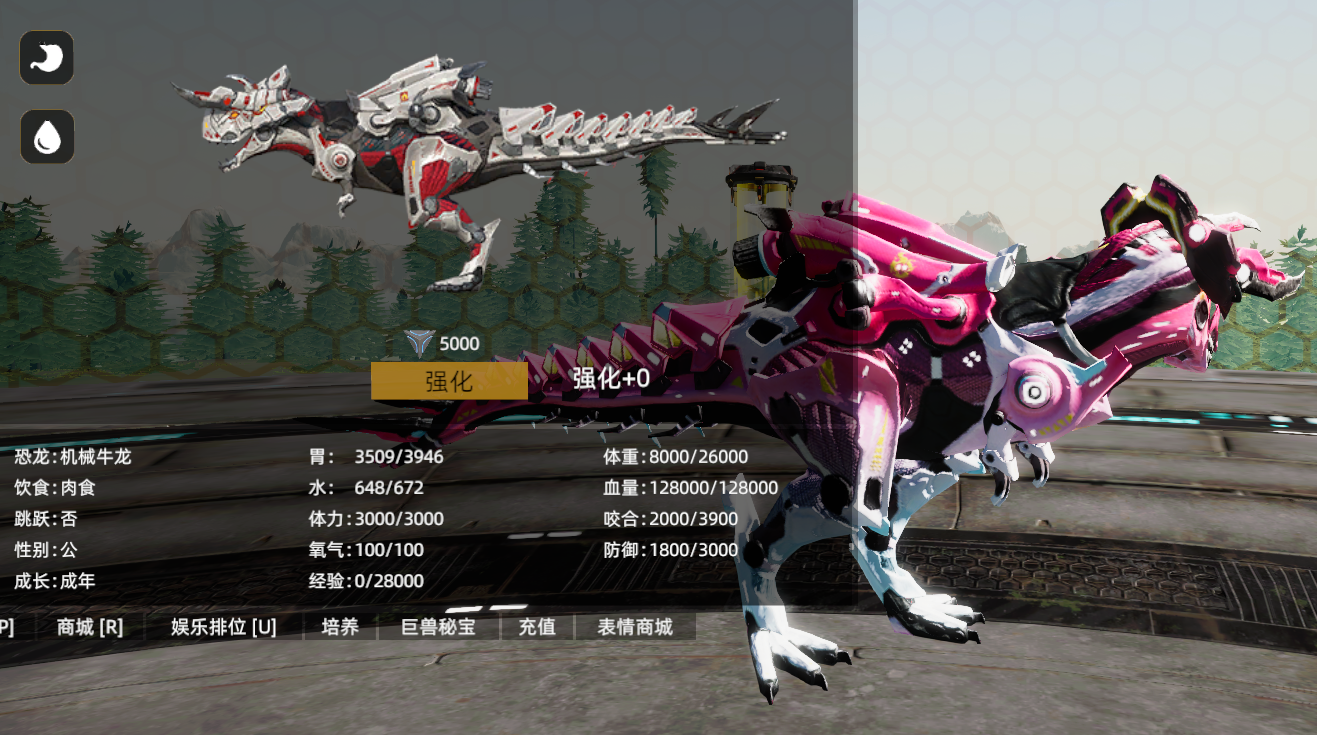Choose the 充值 recharge option
This screenshot has width=1317, height=735.
point(537,627)
